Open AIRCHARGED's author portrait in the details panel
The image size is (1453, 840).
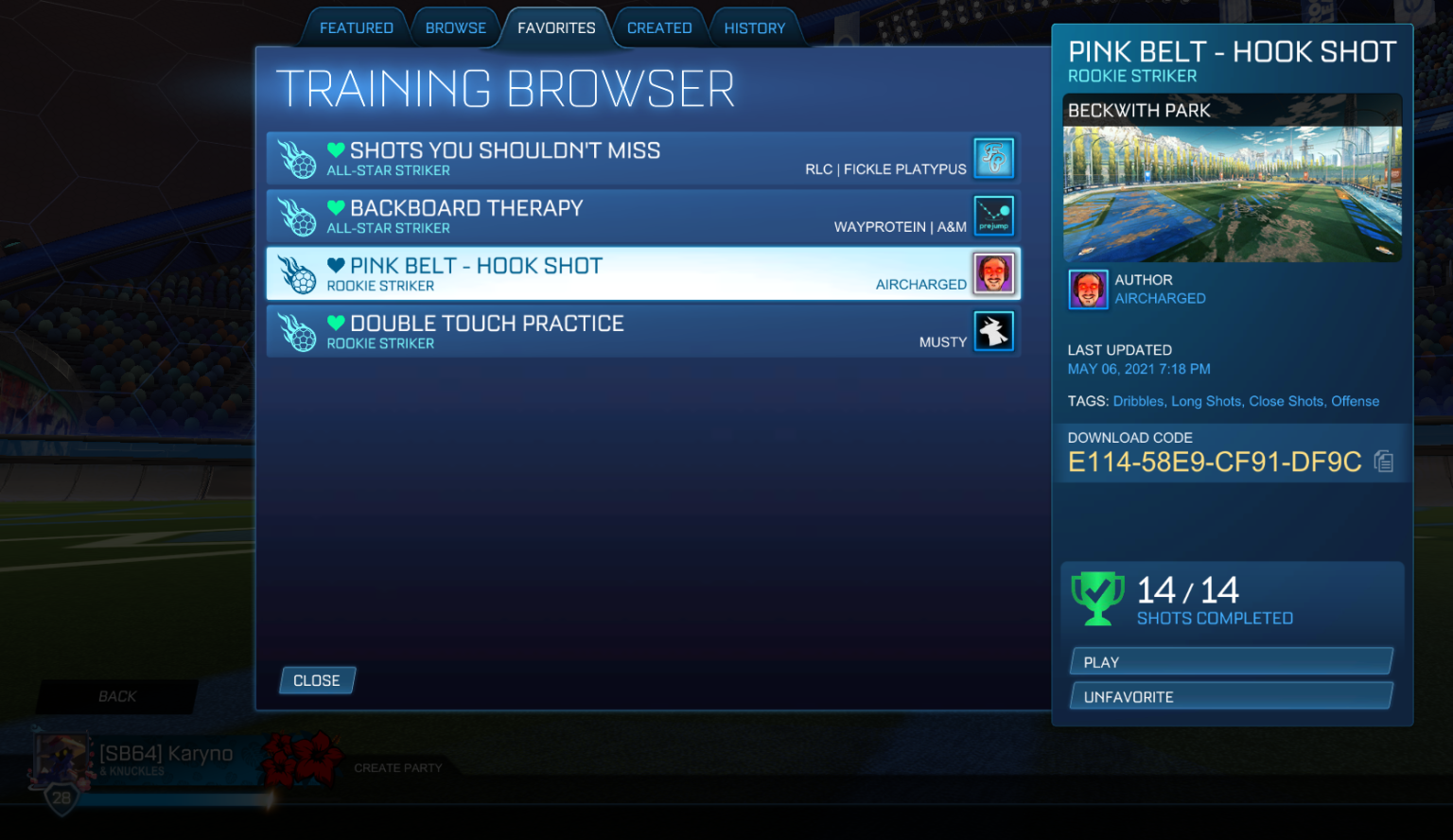coord(1088,289)
